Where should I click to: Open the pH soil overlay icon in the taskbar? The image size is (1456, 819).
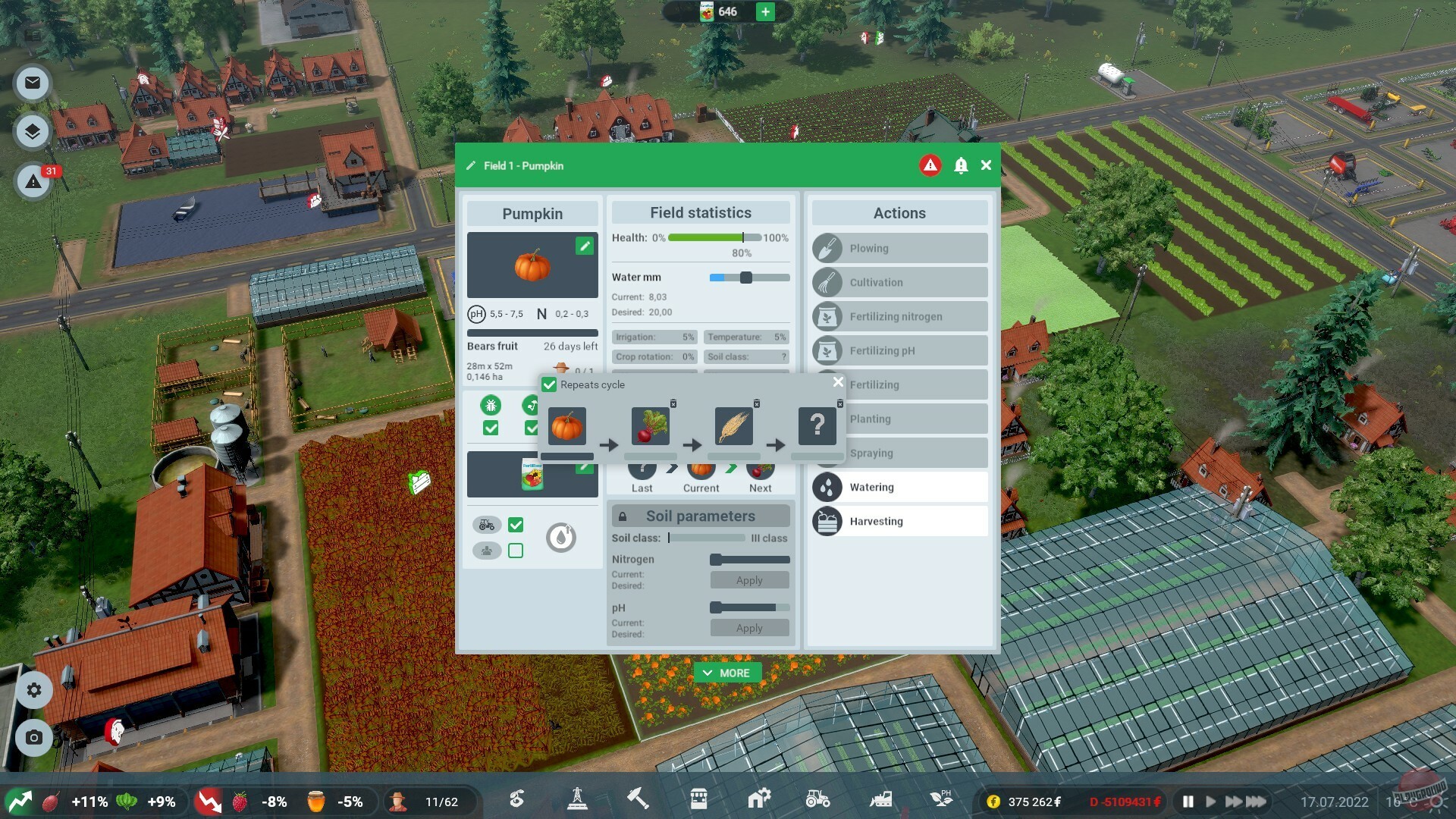tap(940, 800)
